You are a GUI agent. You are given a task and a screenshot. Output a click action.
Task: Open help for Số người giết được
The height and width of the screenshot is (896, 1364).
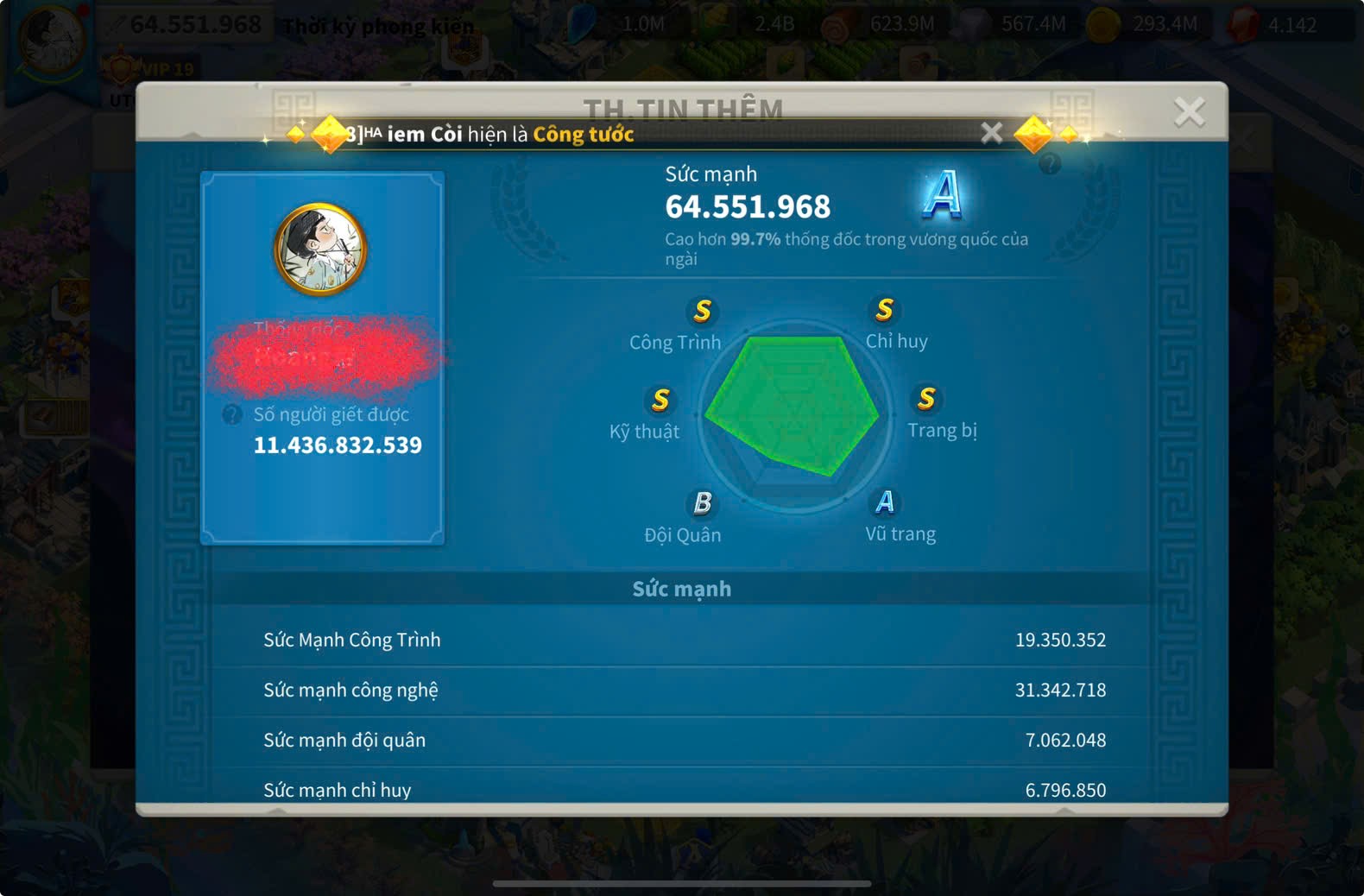pyautogui.click(x=231, y=414)
